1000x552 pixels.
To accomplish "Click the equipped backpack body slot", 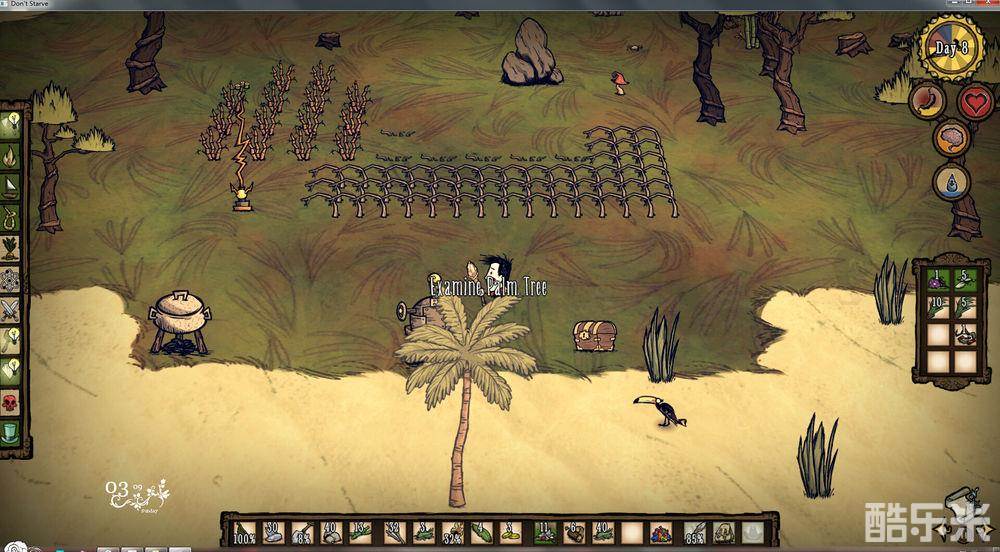I will click(x=722, y=532).
